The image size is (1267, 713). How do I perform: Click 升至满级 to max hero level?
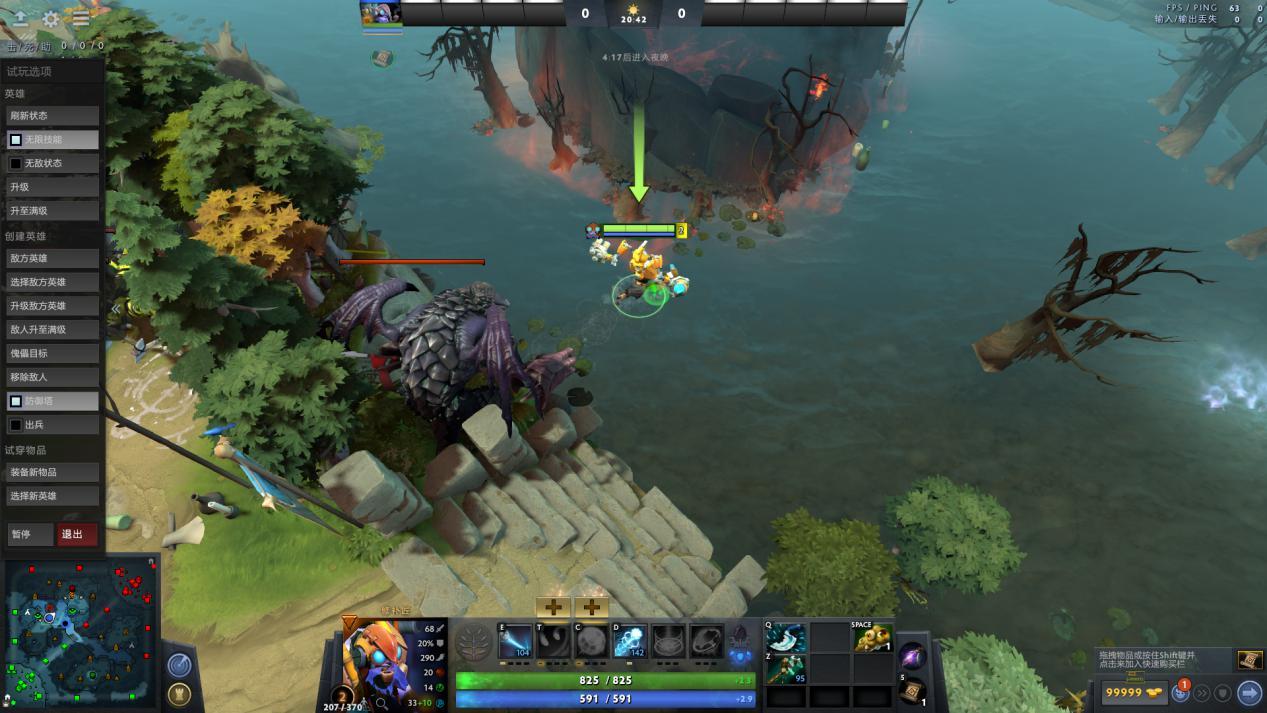pos(53,211)
